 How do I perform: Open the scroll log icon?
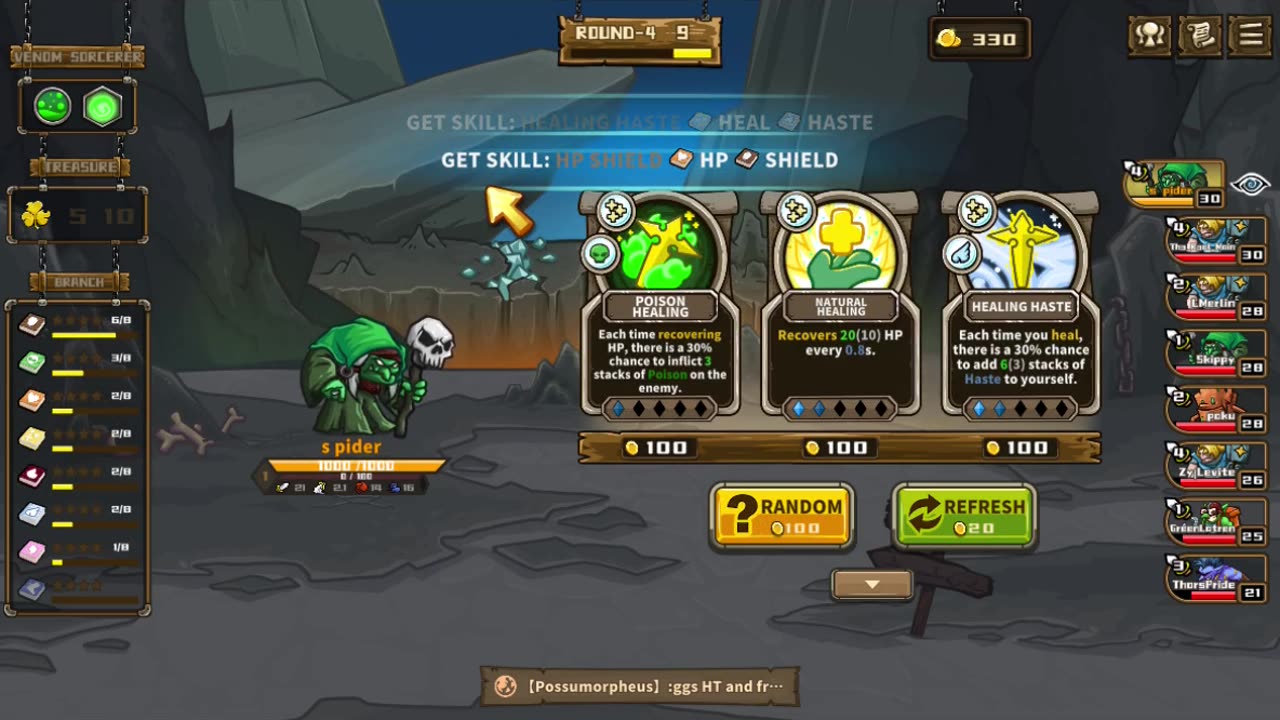tap(1201, 36)
